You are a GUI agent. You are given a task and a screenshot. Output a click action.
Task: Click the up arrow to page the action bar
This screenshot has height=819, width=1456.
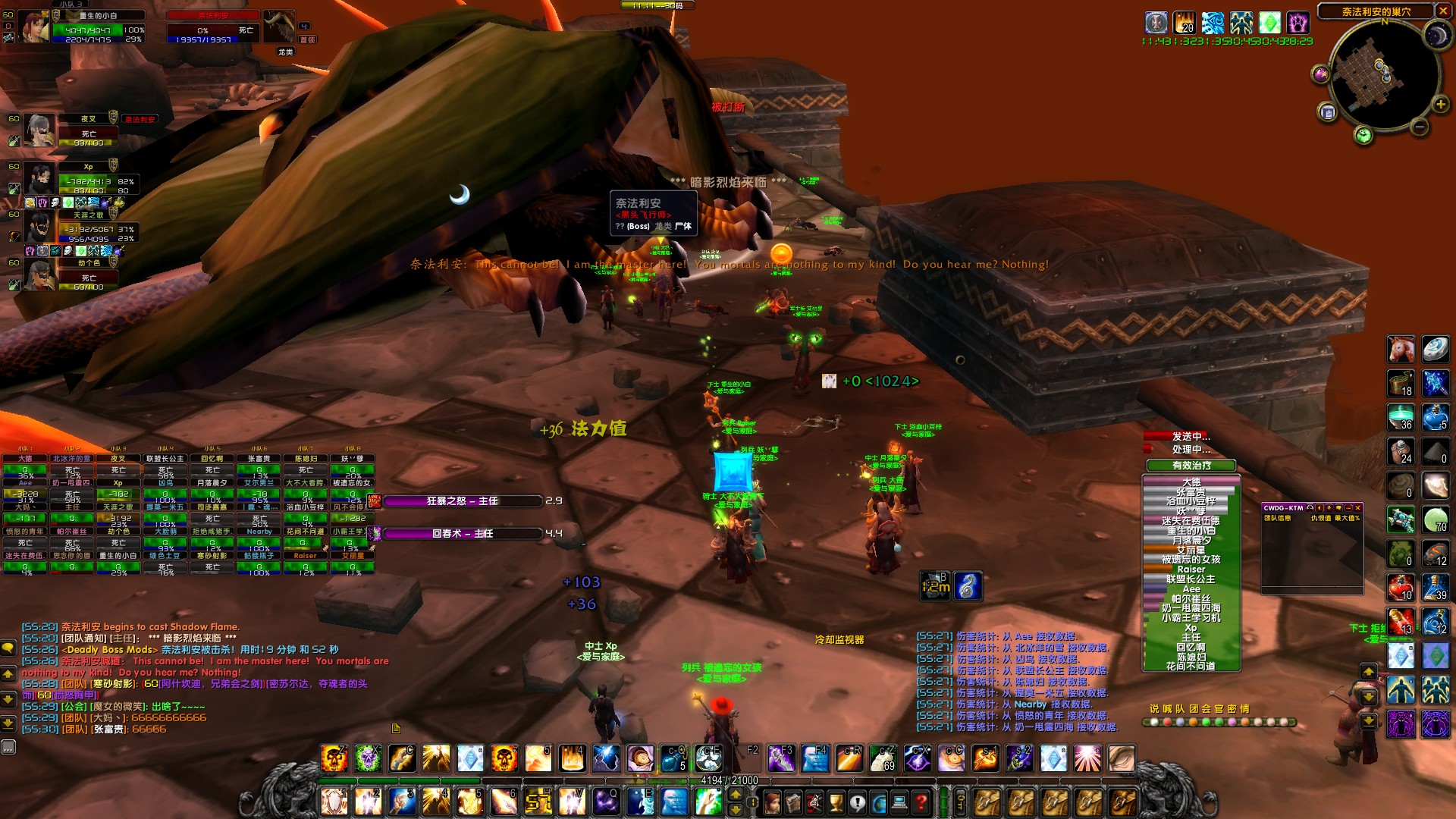[x=736, y=795]
